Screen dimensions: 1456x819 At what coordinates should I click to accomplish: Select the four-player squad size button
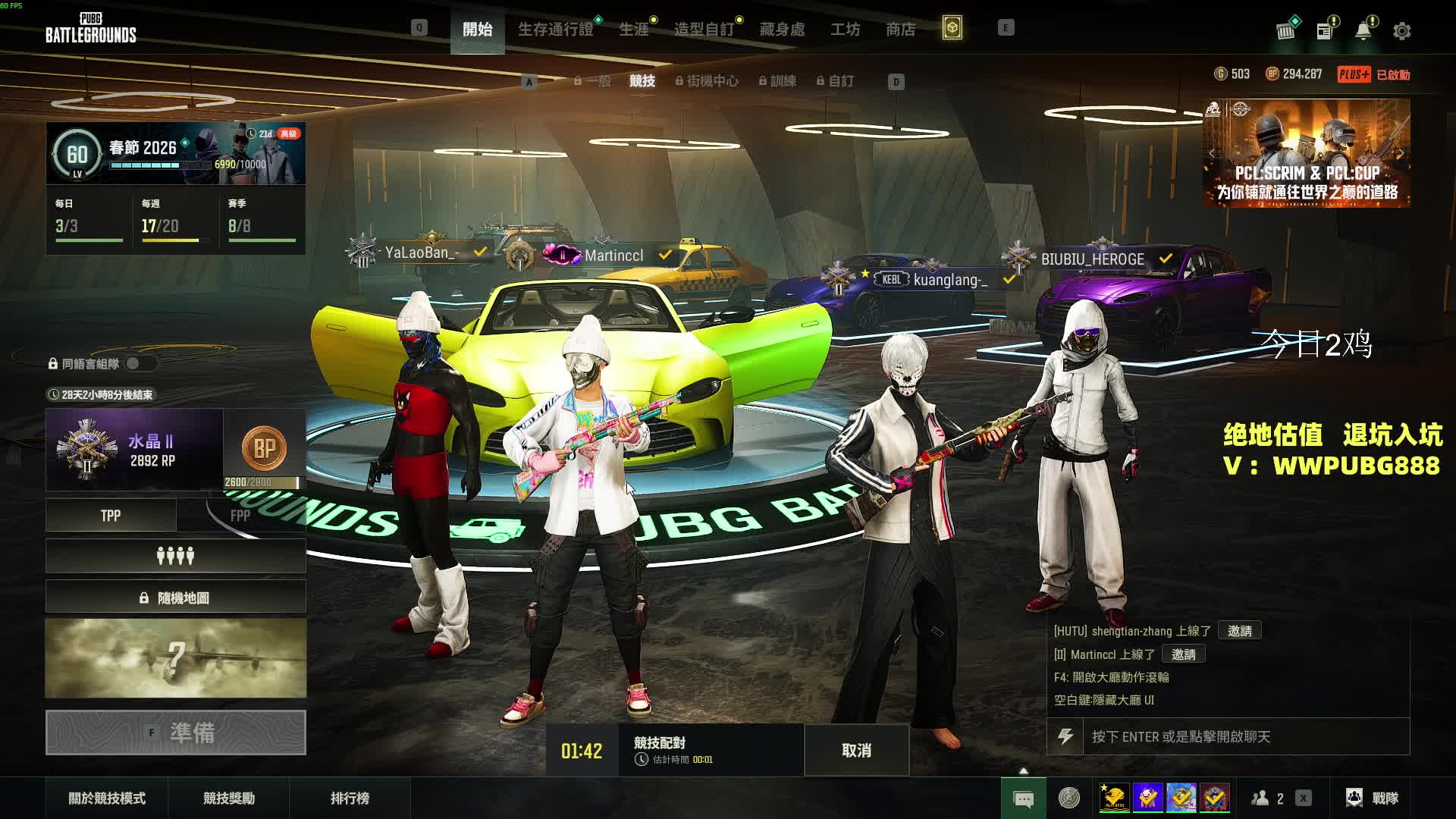coord(175,557)
